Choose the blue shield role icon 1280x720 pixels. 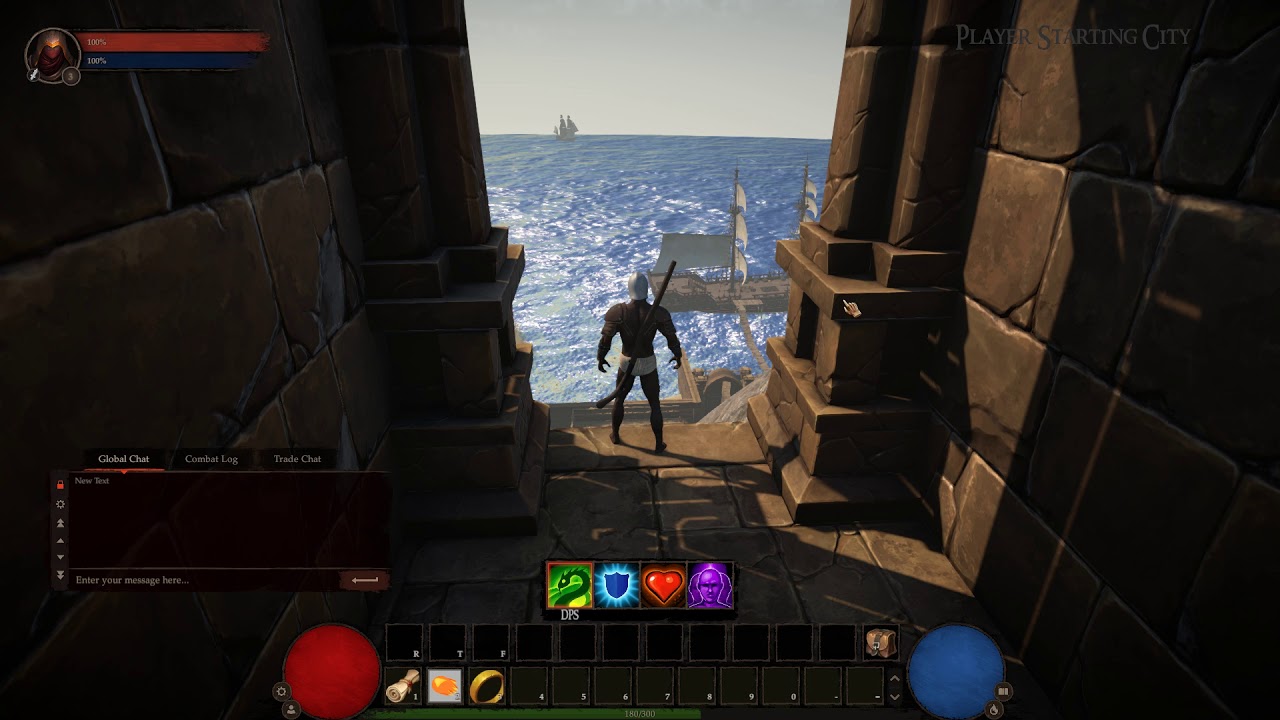pyautogui.click(x=617, y=586)
